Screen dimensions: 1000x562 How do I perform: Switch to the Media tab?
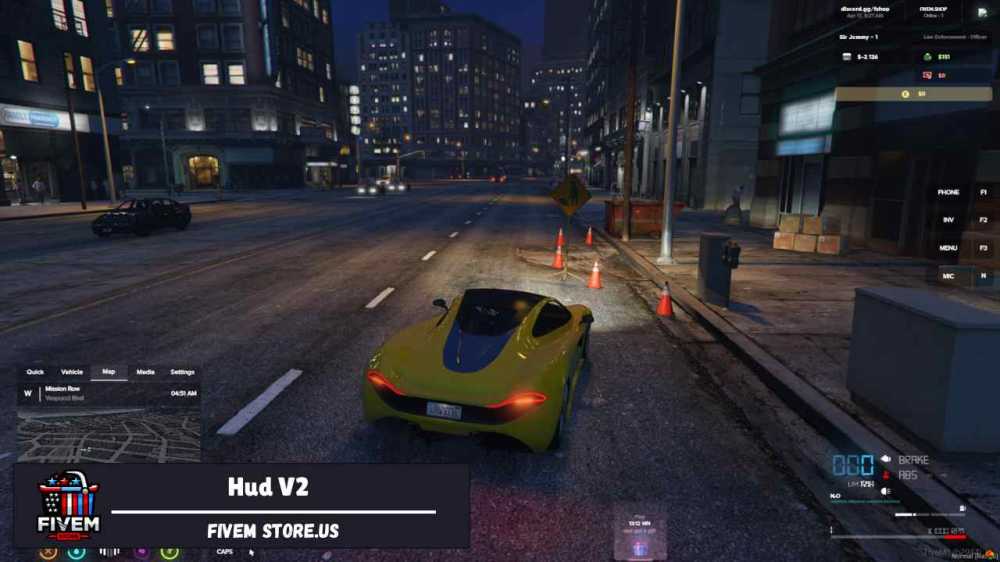tap(146, 372)
